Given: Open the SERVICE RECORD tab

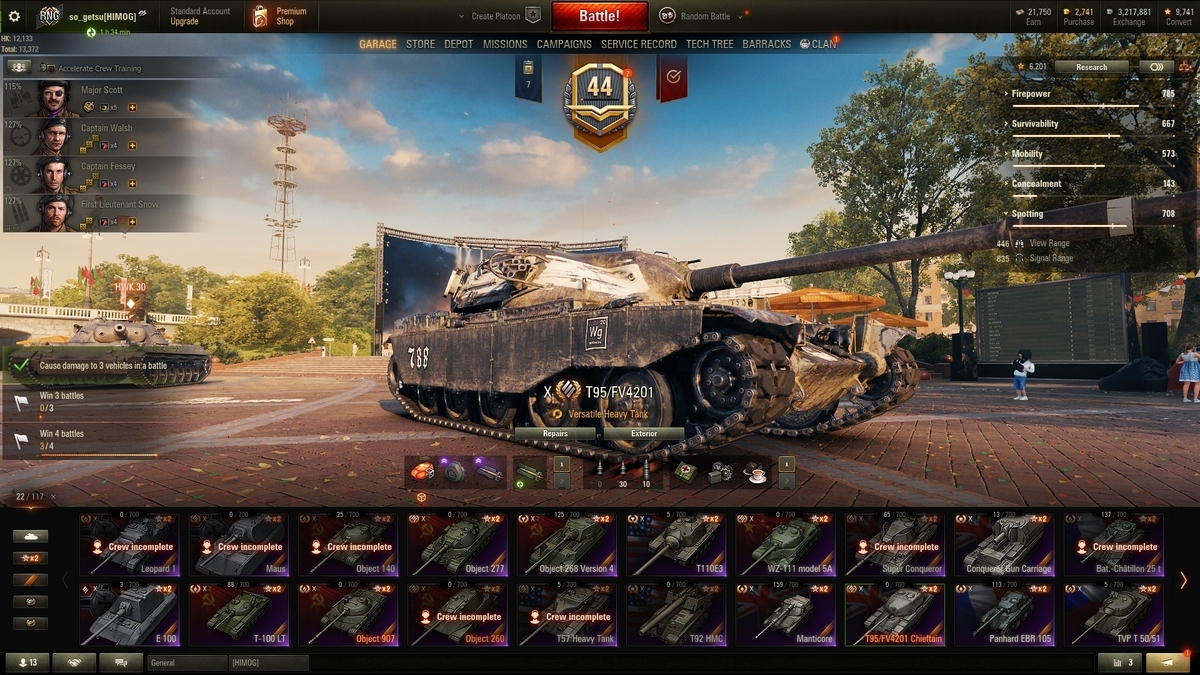Looking at the screenshot, I should (640, 44).
